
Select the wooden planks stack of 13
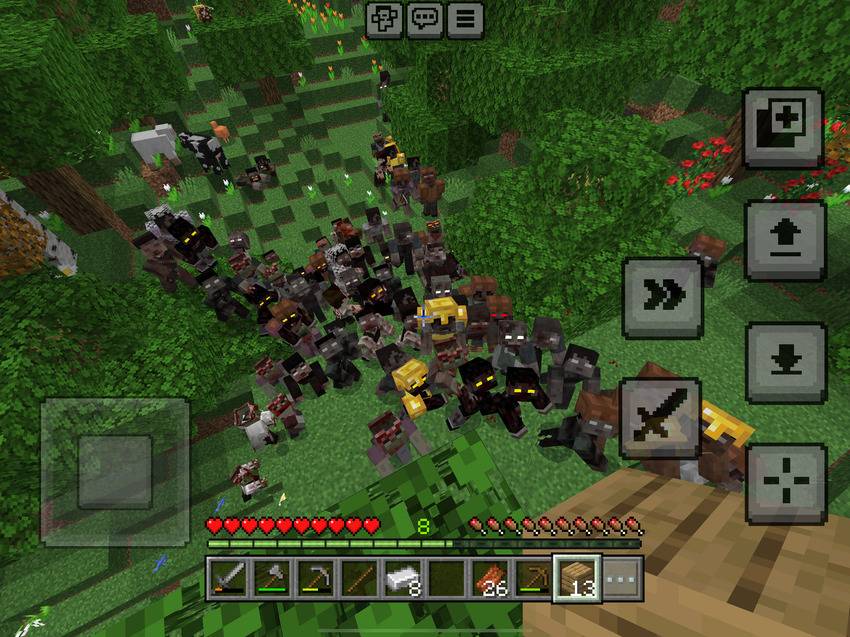point(577,580)
